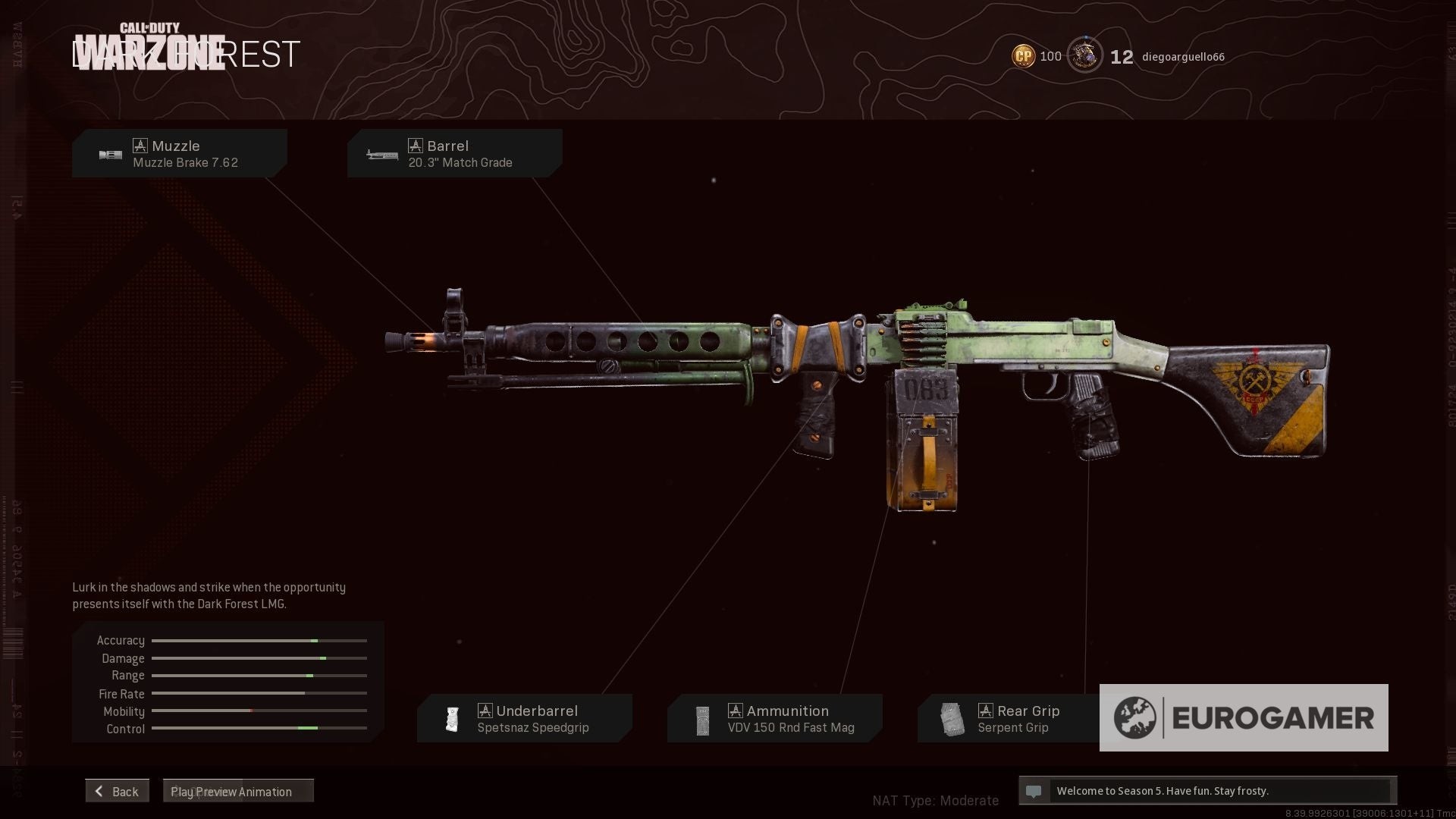The height and width of the screenshot is (819, 1456).
Task: Click the Eurogamer logo
Action: [1244, 717]
